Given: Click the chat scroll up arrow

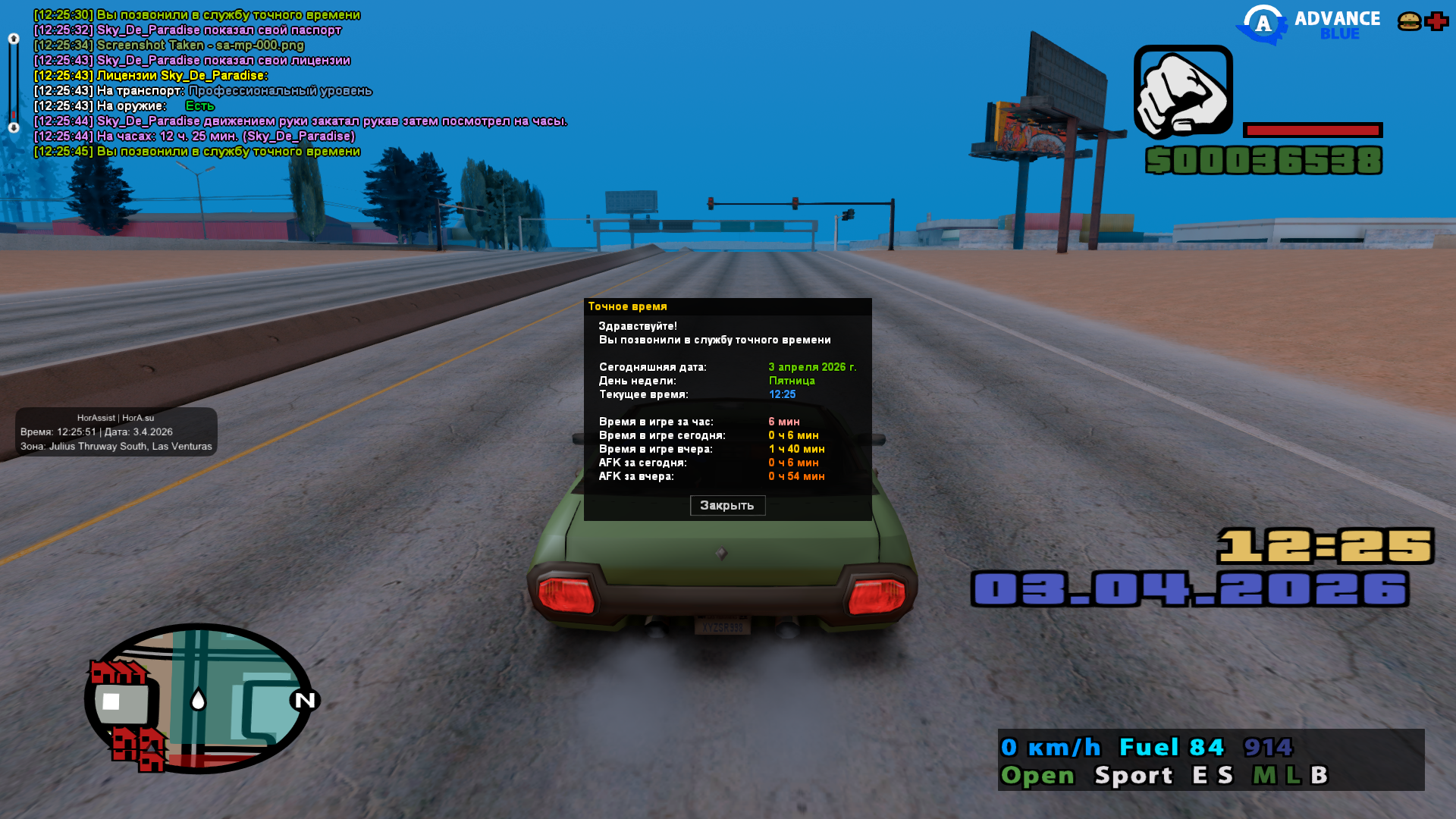Looking at the screenshot, I should 14,39.
